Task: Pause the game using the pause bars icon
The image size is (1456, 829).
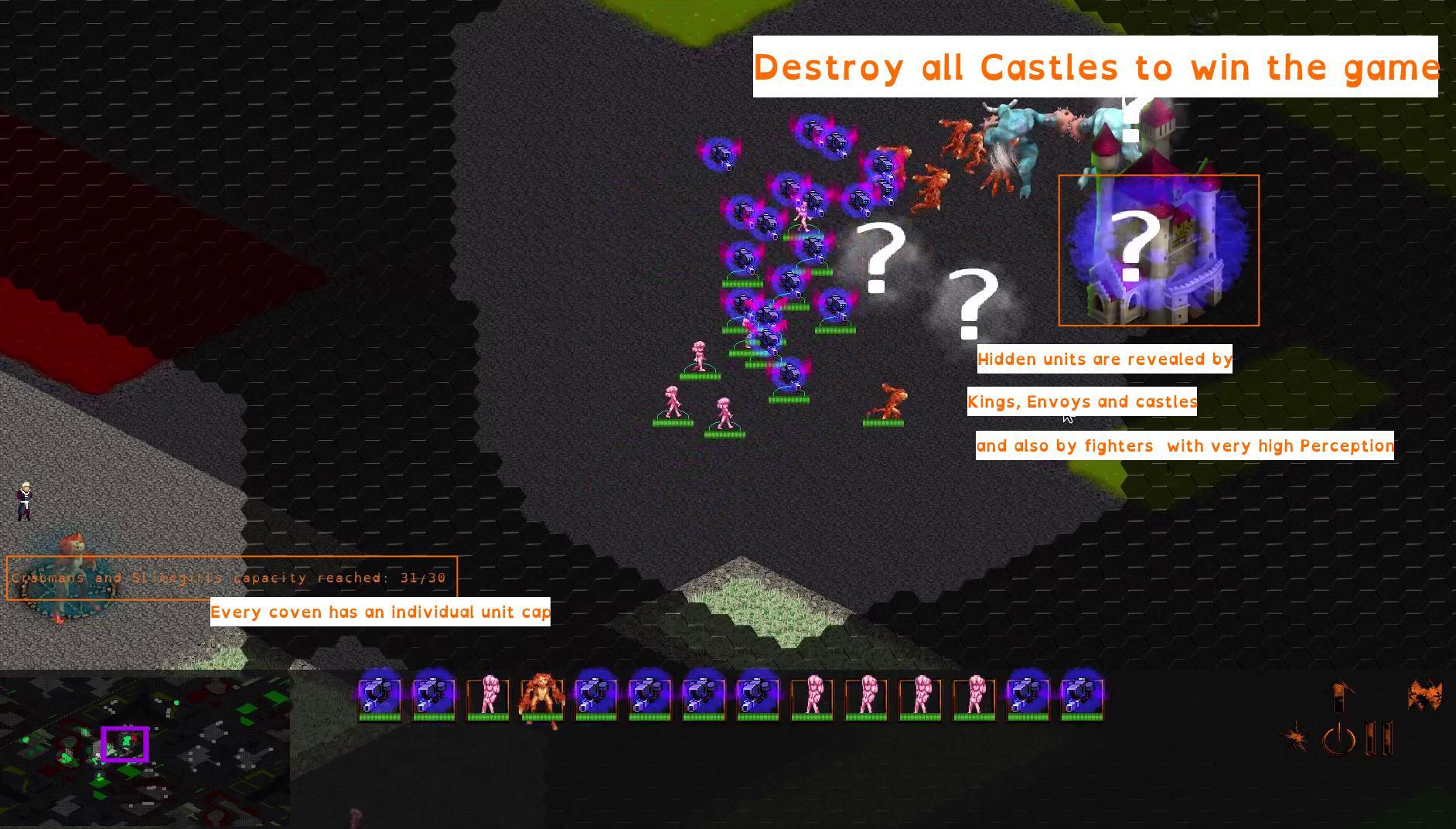Action: click(x=1379, y=739)
